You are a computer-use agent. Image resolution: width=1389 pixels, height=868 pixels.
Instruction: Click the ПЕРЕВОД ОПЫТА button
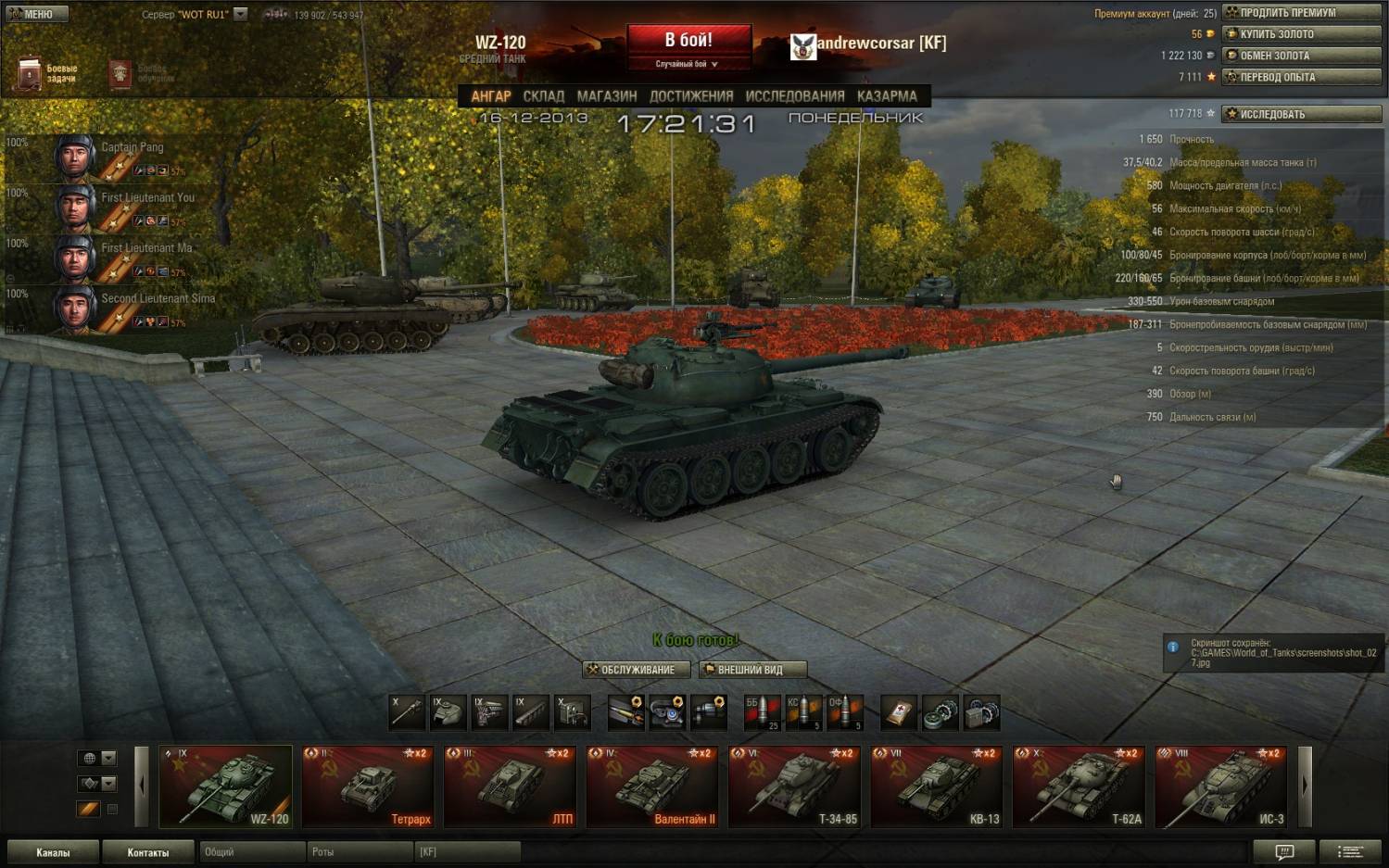click(1302, 77)
